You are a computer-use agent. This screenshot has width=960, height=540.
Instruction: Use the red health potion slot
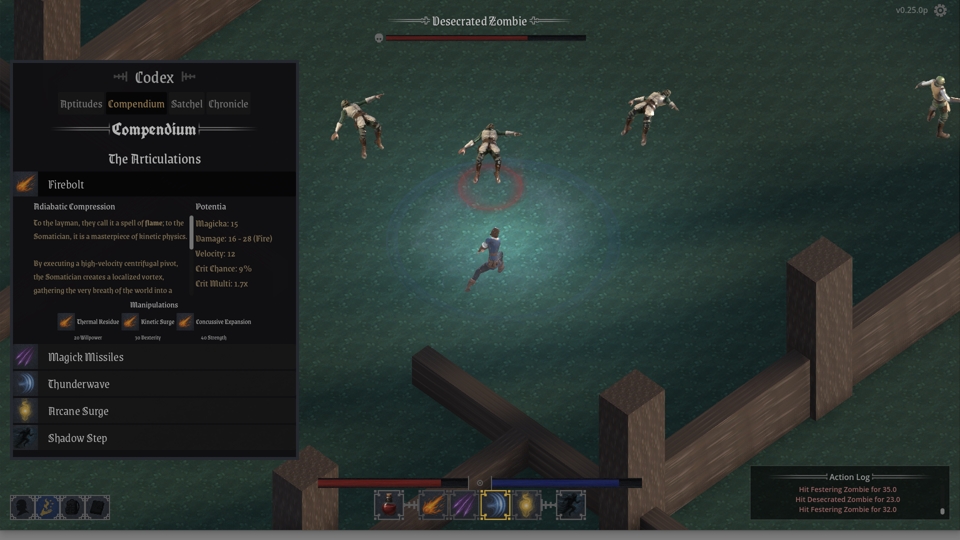pyautogui.click(x=389, y=505)
